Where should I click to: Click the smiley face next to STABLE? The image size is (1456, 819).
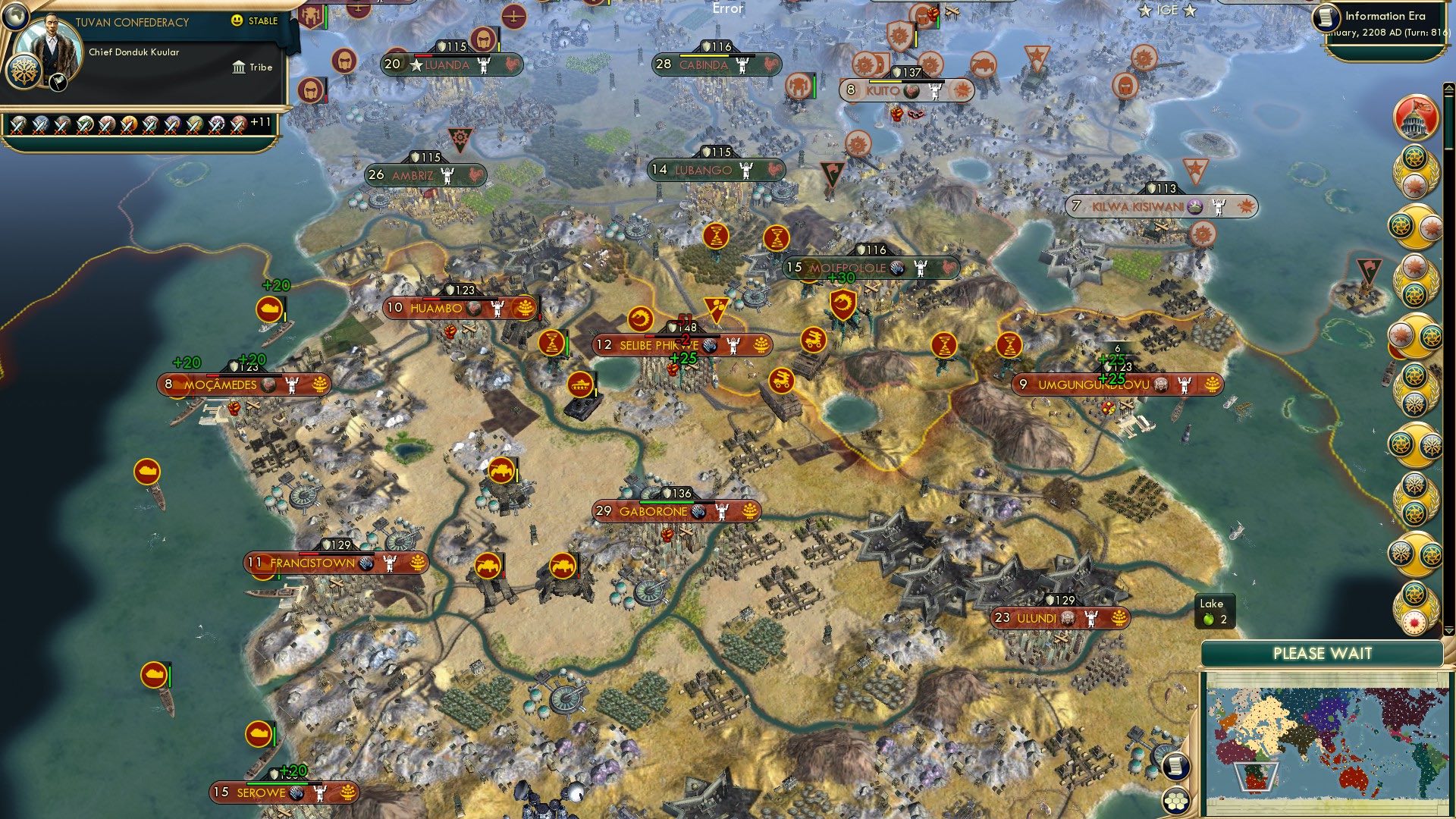(x=236, y=20)
